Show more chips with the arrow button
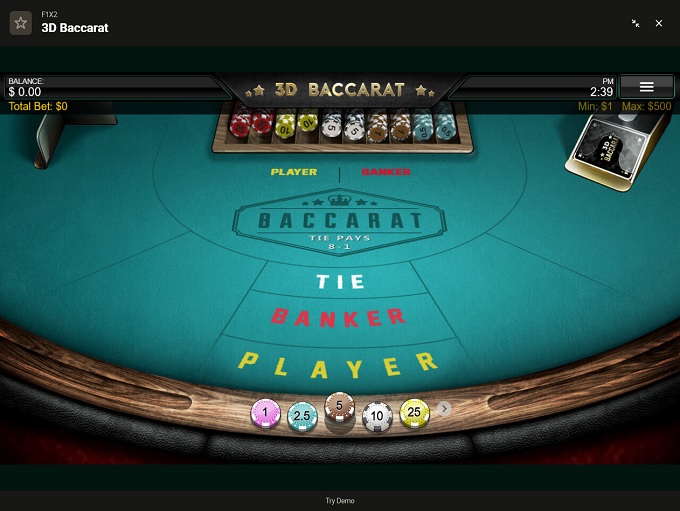Image resolution: width=680 pixels, height=511 pixels. (445, 408)
